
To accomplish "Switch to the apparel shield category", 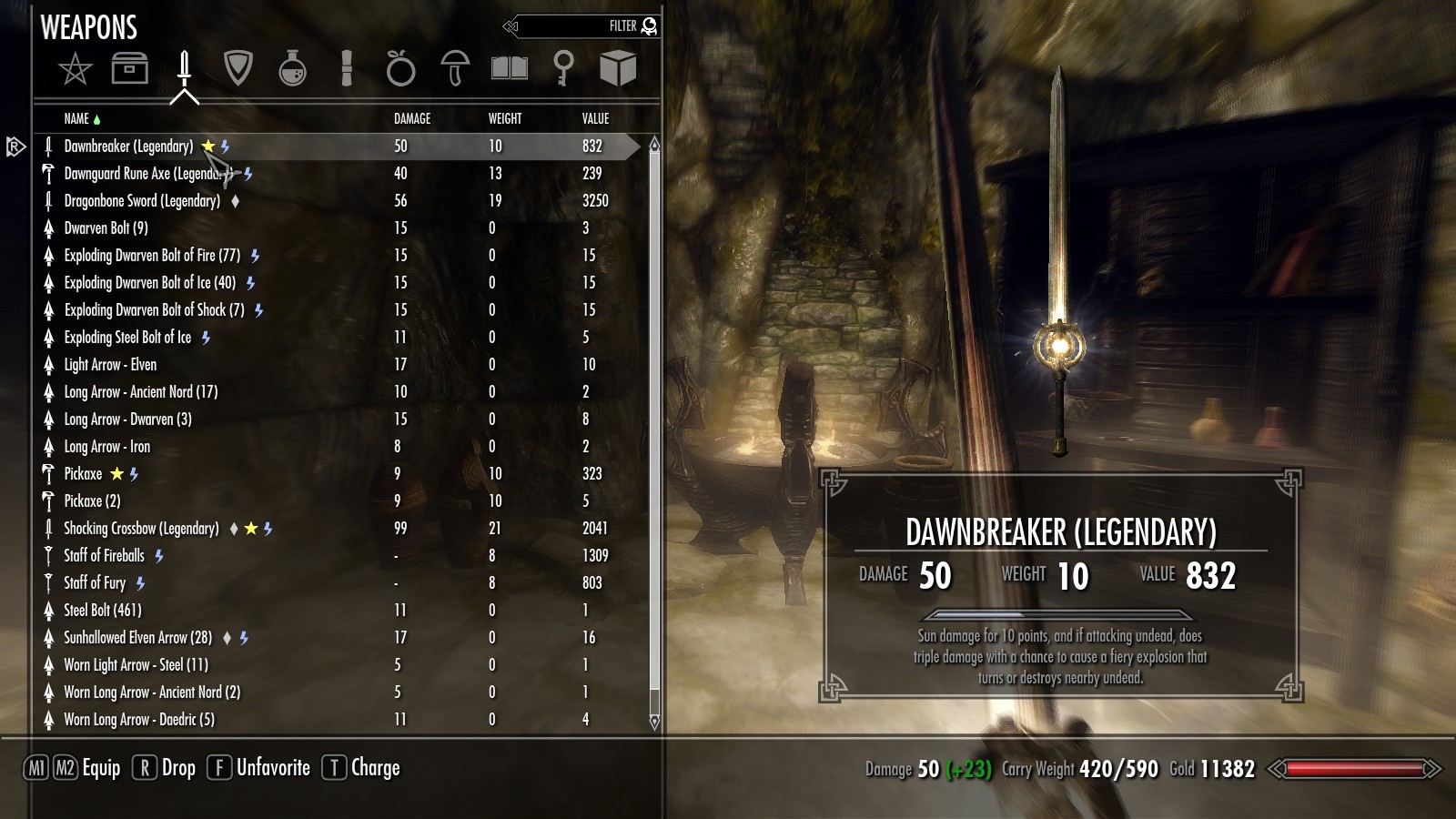I will (x=238, y=68).
